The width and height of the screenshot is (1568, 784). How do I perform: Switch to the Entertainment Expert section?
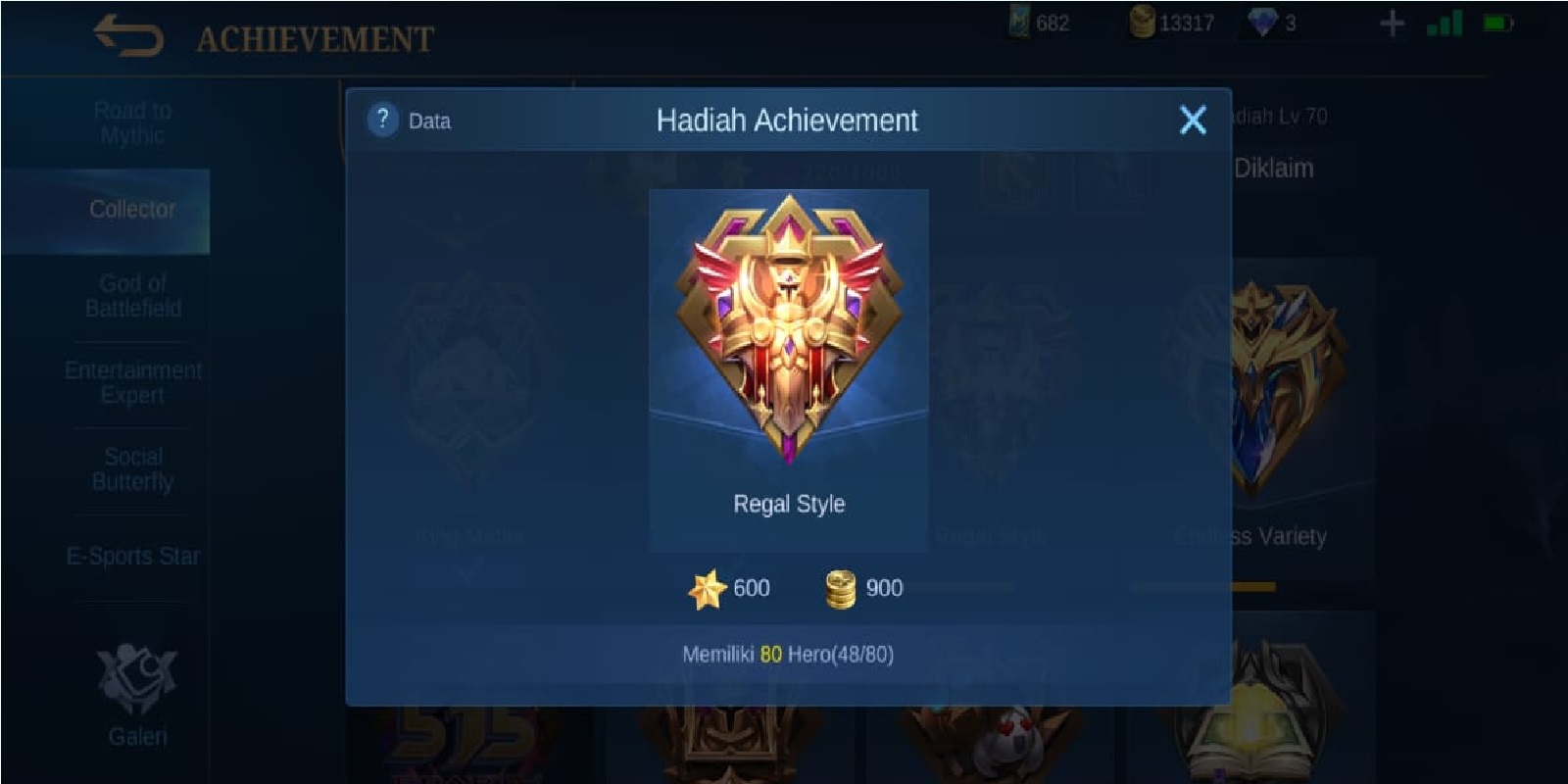pyautogui.click(x=133, y=382)
